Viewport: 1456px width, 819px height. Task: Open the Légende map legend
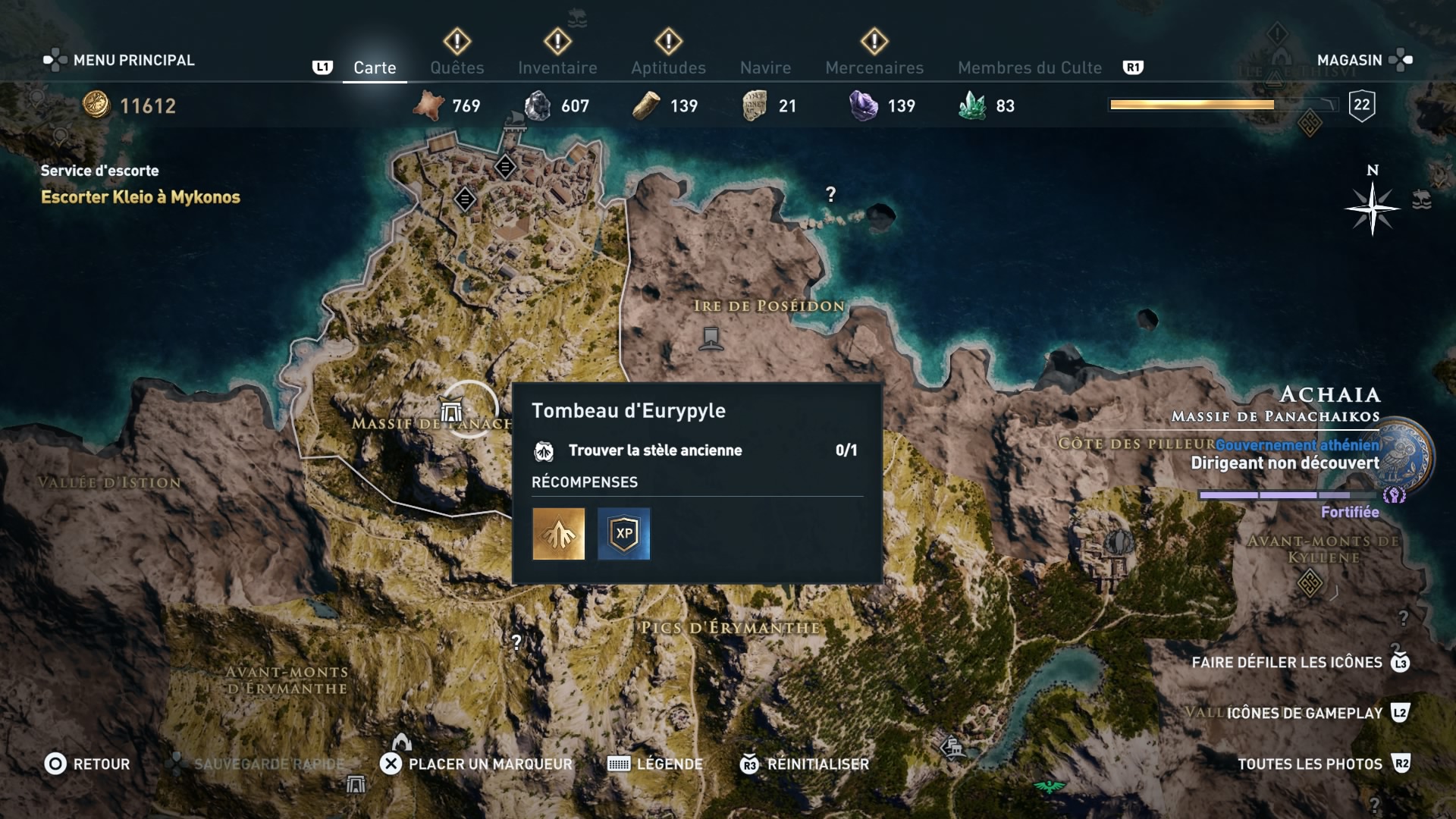coord(655,764)
